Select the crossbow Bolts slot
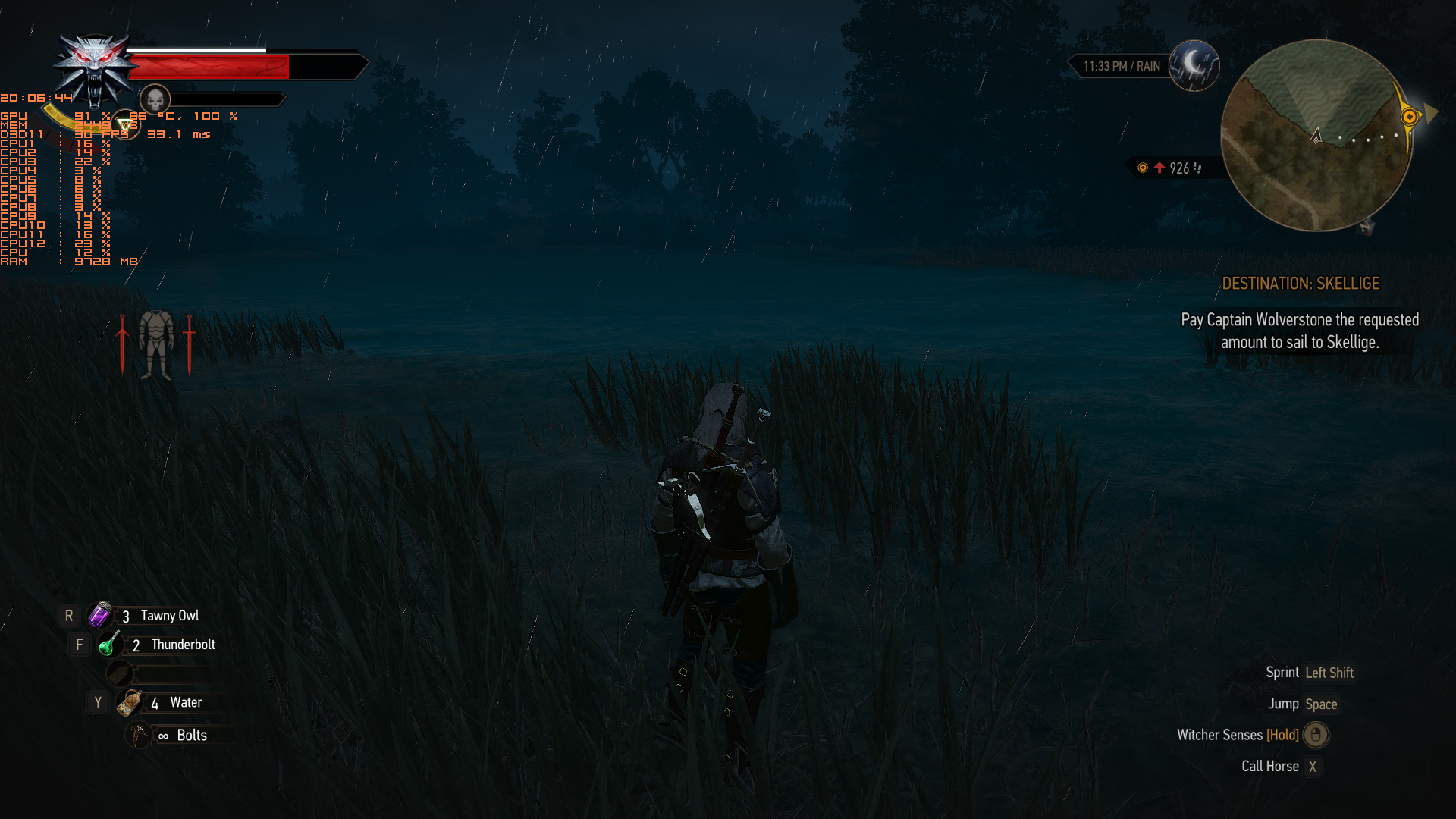Viewport: 1456px width, 819px height. click(138, 735)
